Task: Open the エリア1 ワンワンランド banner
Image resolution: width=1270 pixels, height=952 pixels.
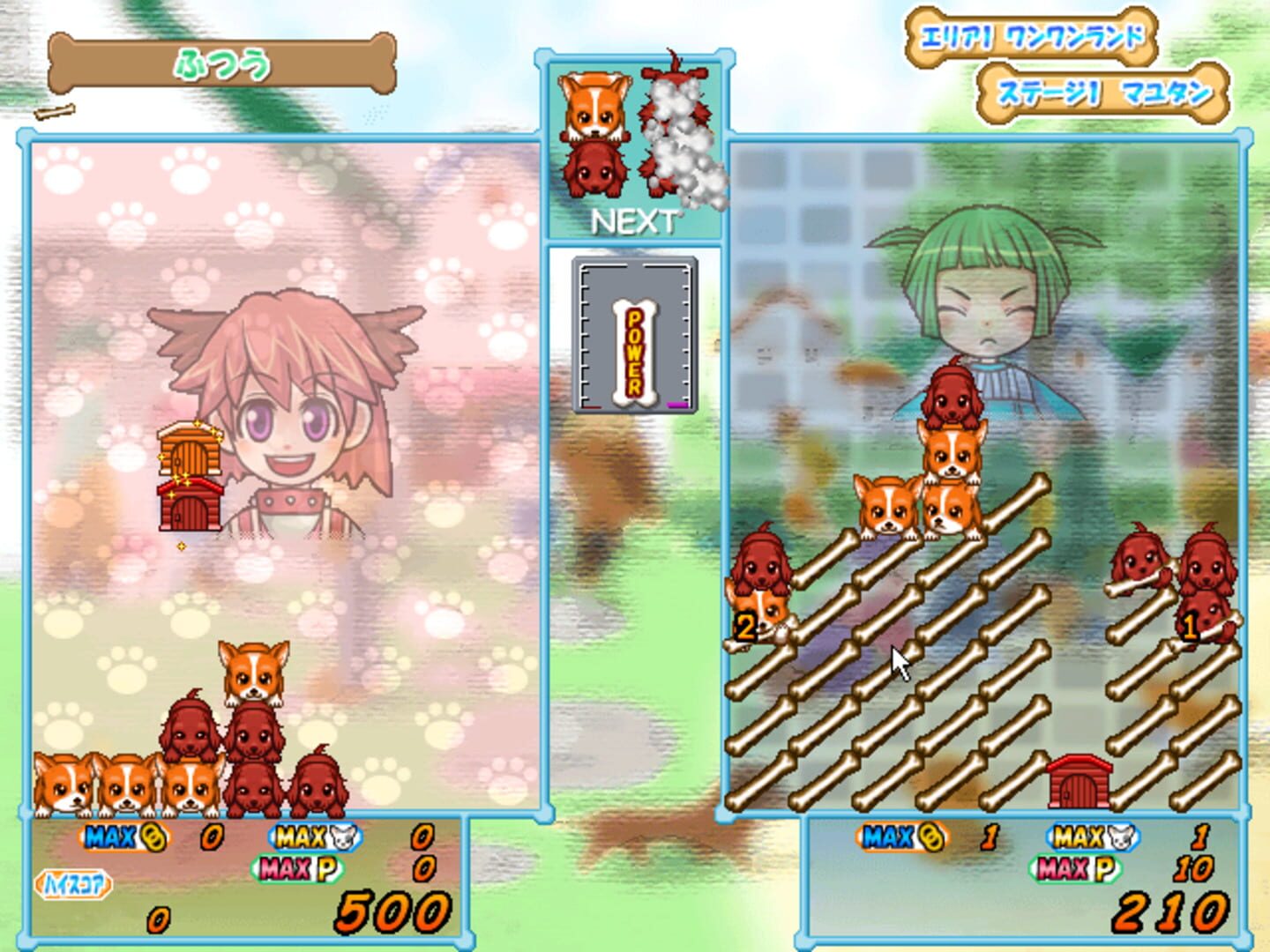Action: (1030, 37)
